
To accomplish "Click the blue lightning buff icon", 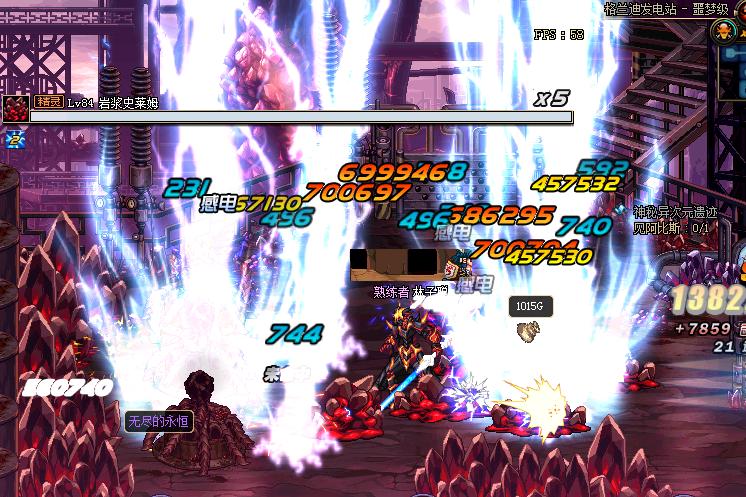I will coord(14,141).
